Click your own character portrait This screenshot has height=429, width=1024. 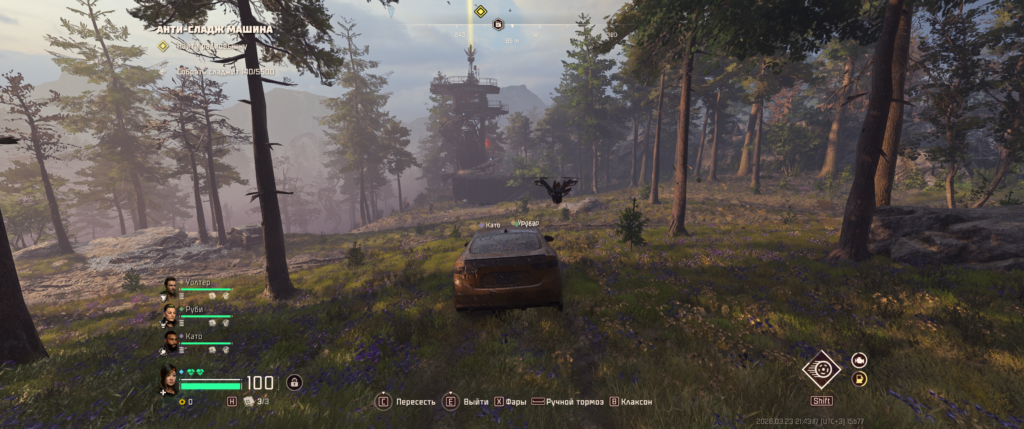pos(168,380)
